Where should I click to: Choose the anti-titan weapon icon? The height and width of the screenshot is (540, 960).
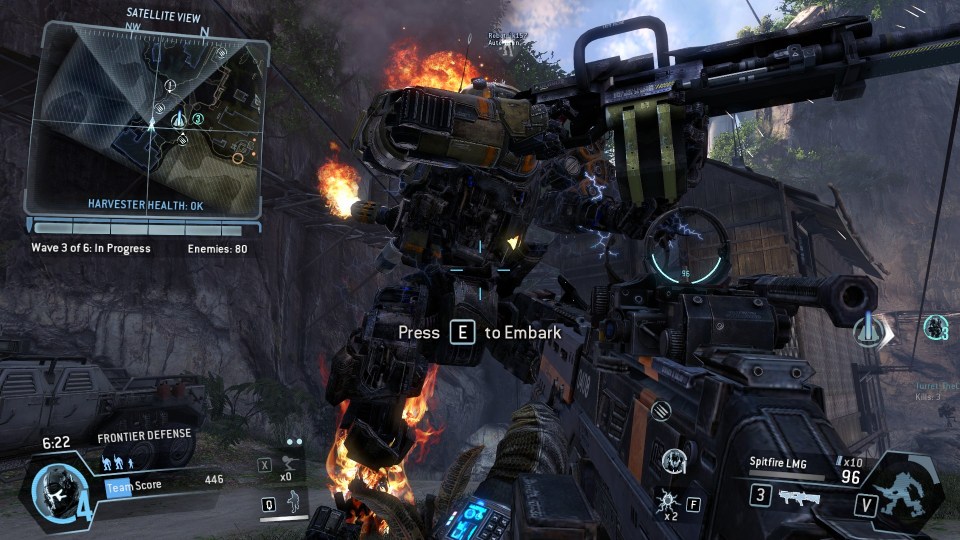(x=798, y=498)
